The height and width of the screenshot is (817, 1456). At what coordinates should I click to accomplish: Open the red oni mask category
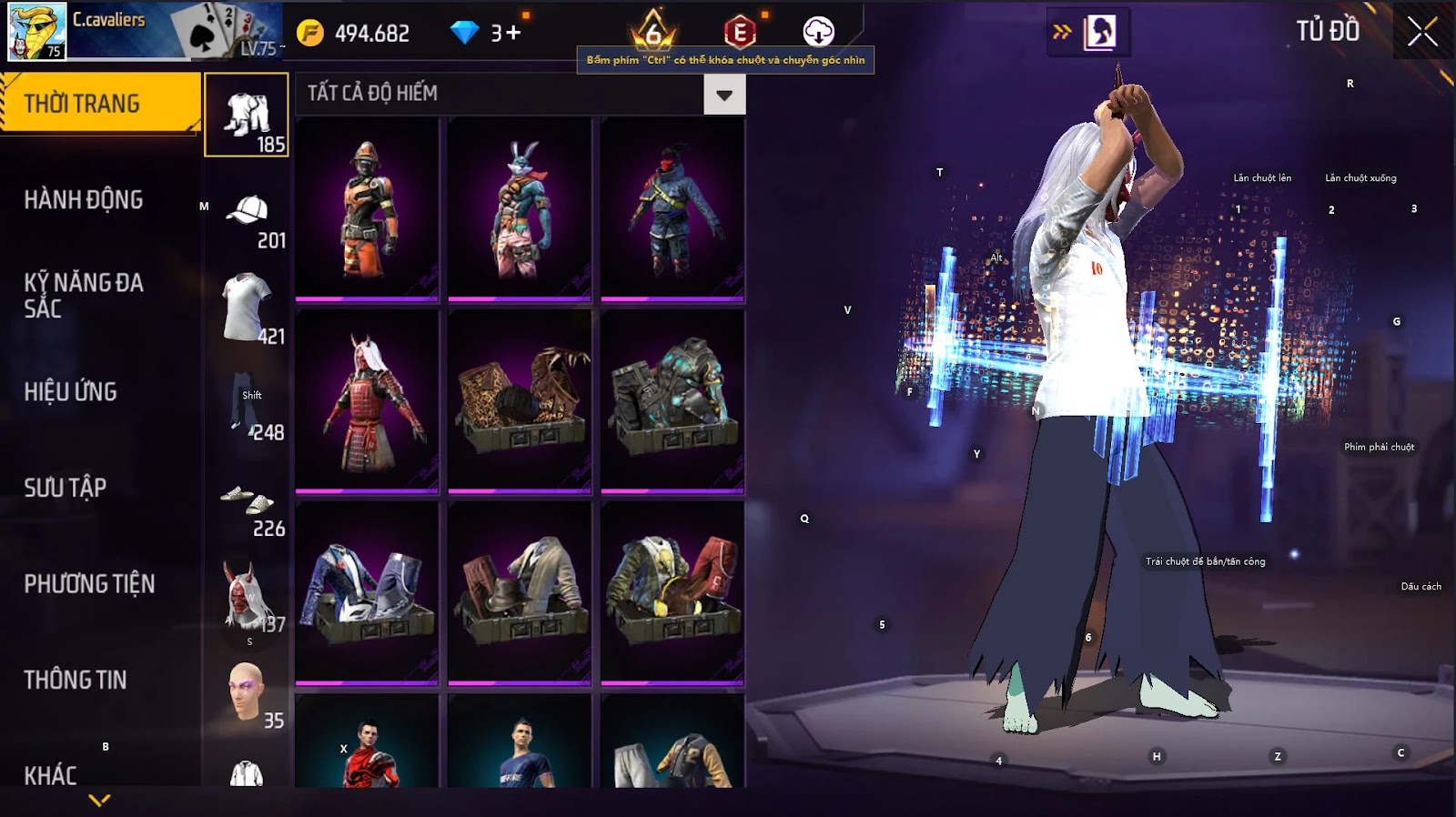[x=247, y=596]
